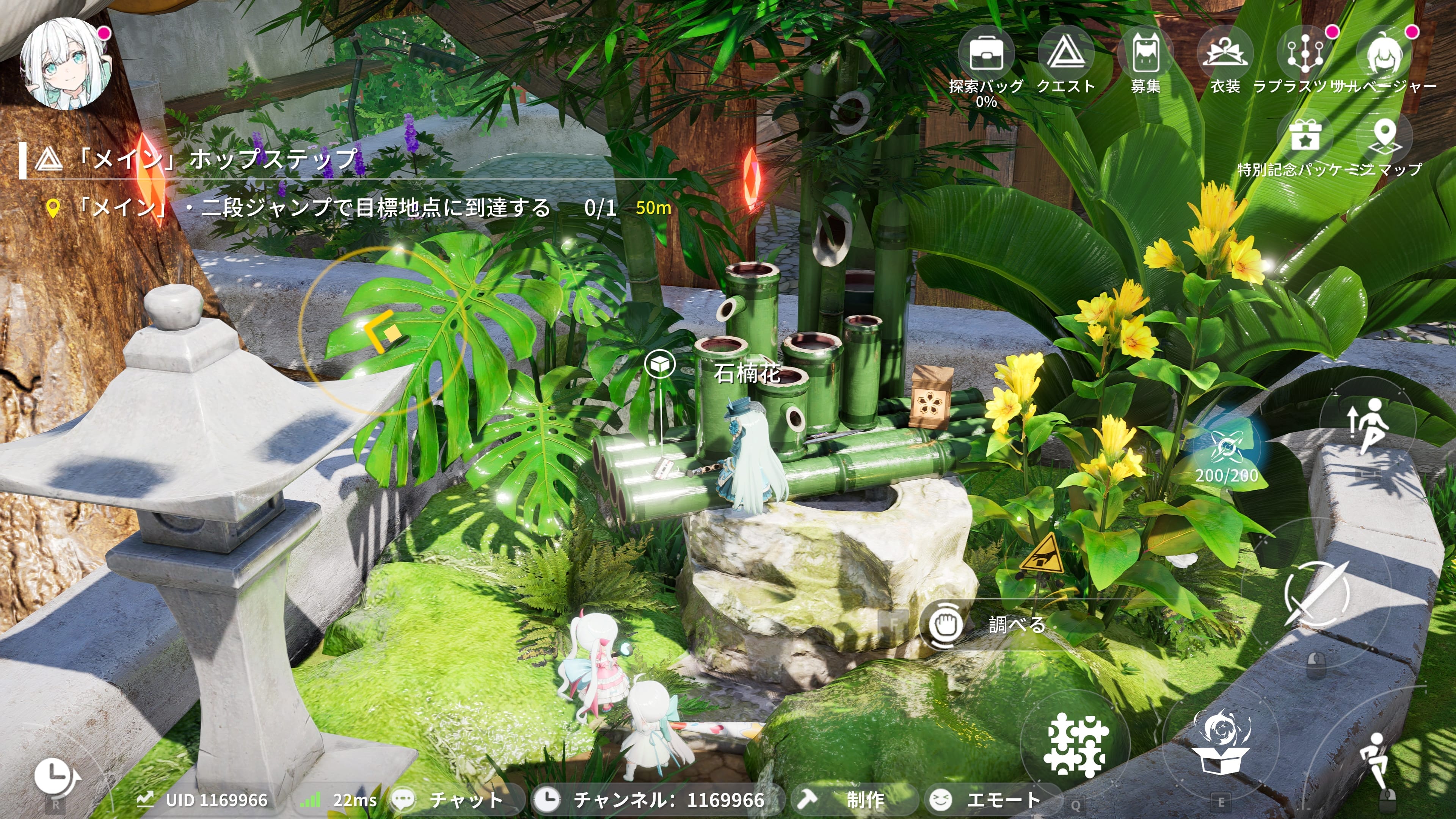
Task: Open the ラプラスツリー menu
Action: [x=1304, y=54]
